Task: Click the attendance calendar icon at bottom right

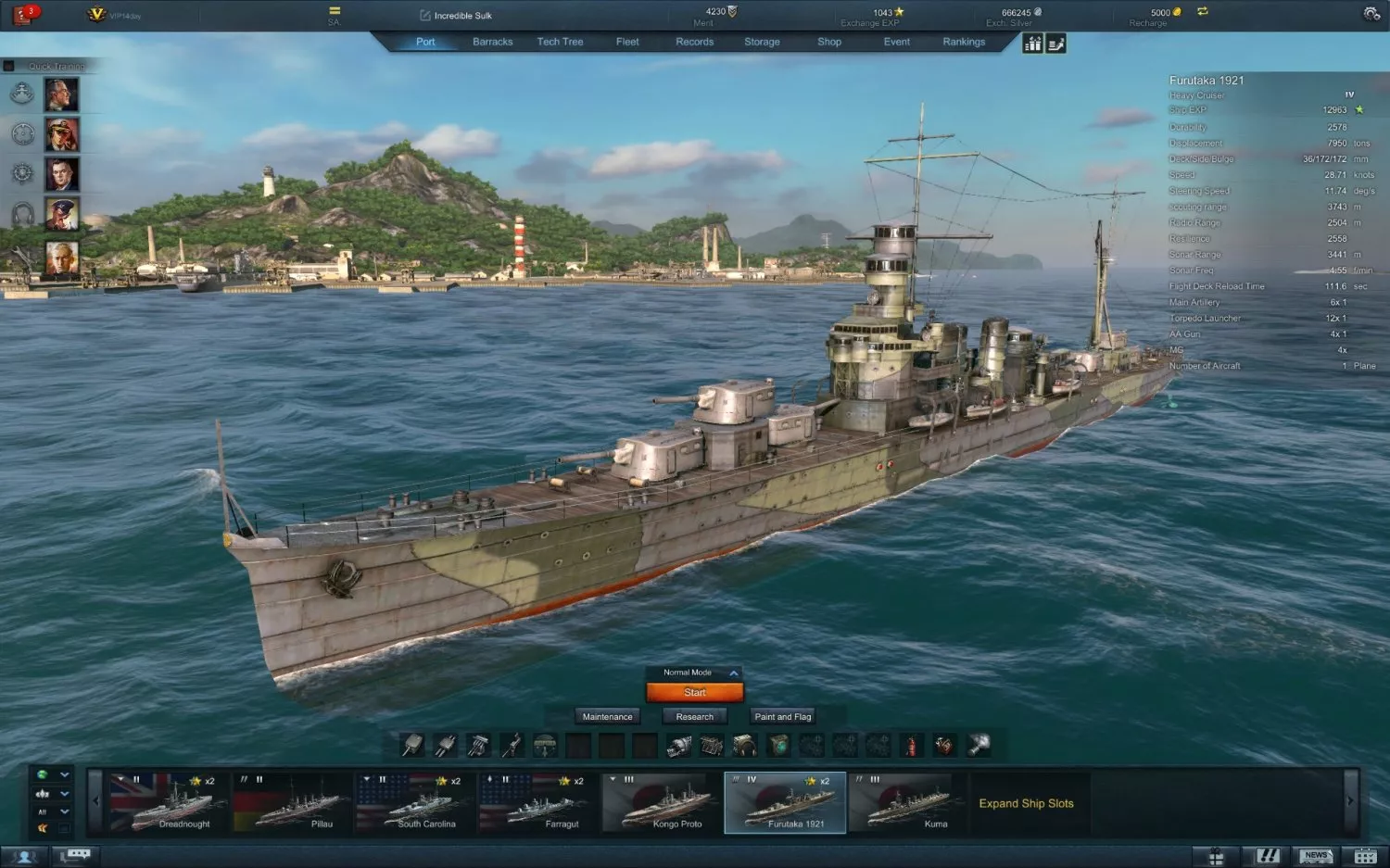Action: (x=1364, y=855)
